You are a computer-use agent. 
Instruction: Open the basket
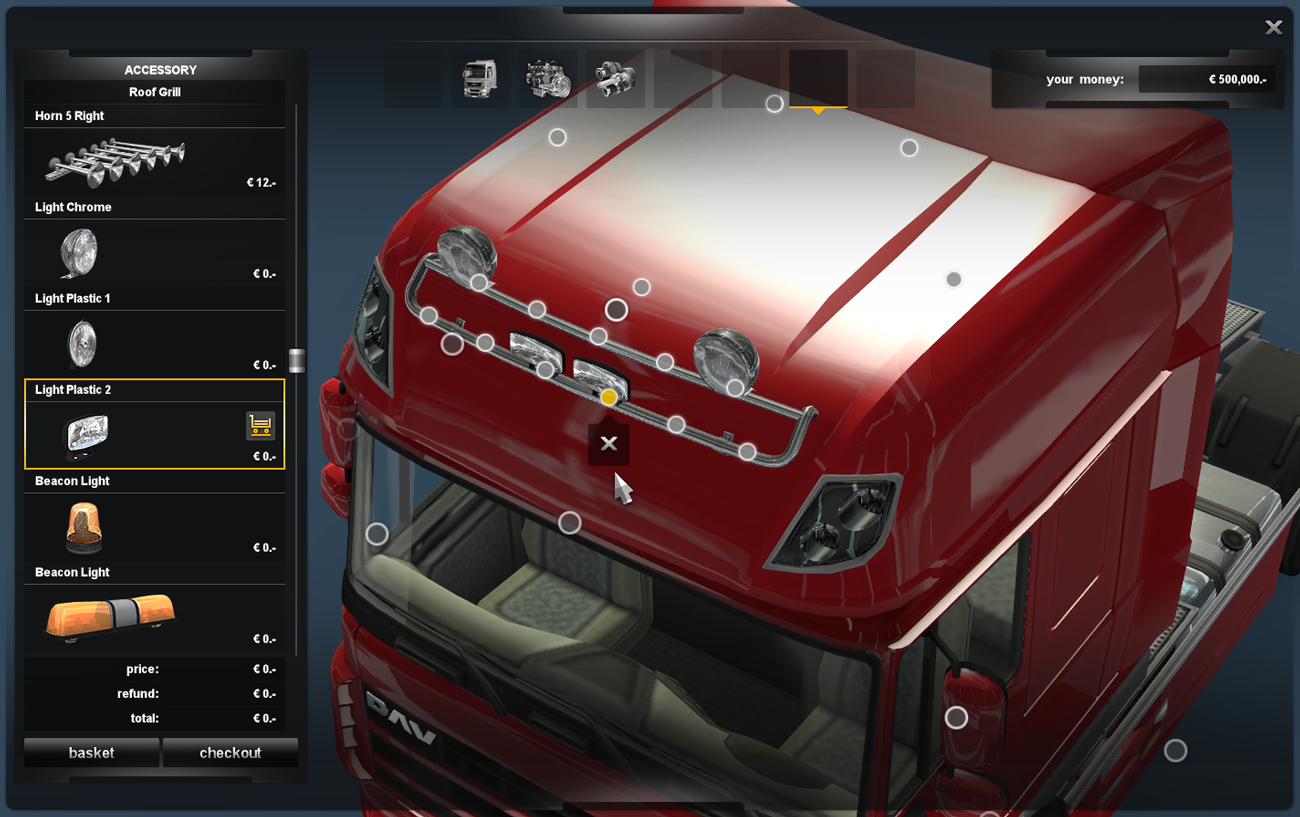click(91, 752)
